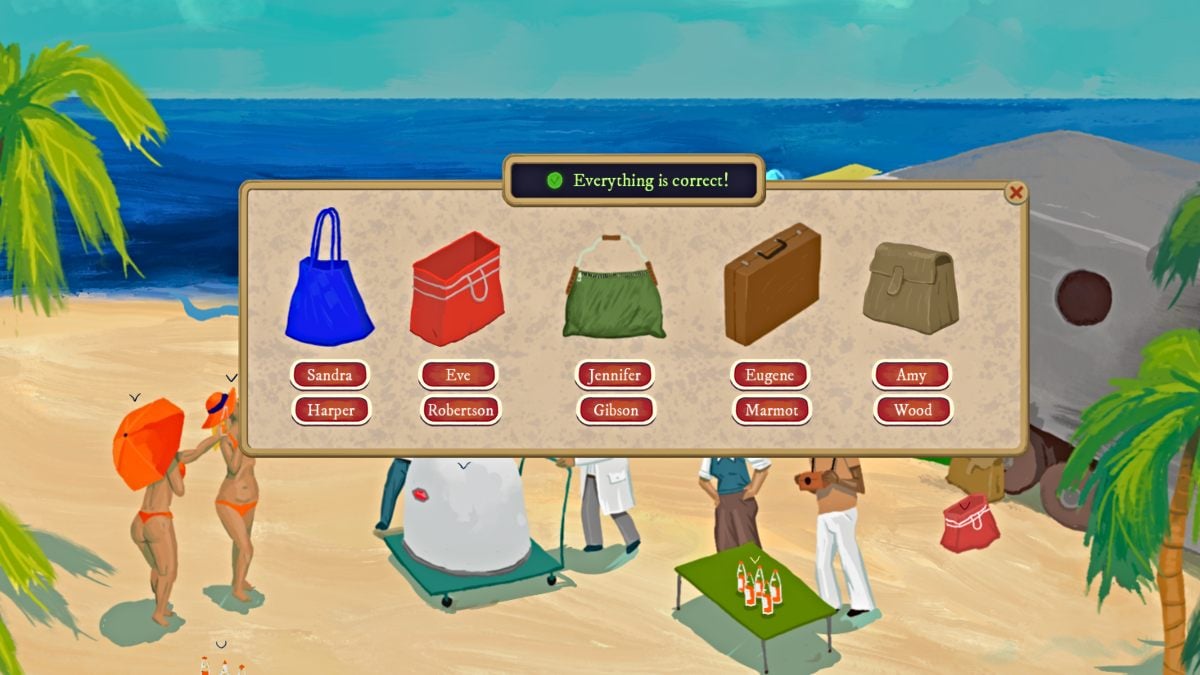Click the Marmot surname label
Viewport: 1200px width, 675px height.
pyautogui.click(x=771, y=410)
